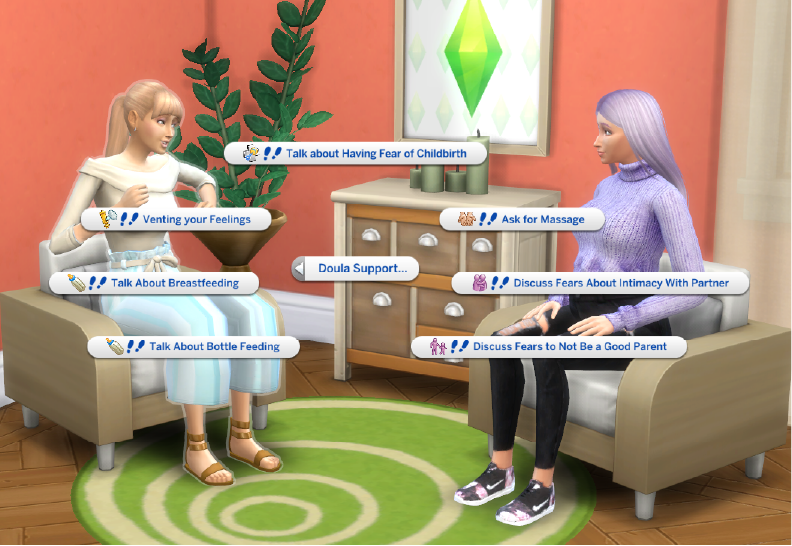Pick the Ask for Massage option
Image resolution: width=792 pixels, height=546 pixels.
point(522,218)
